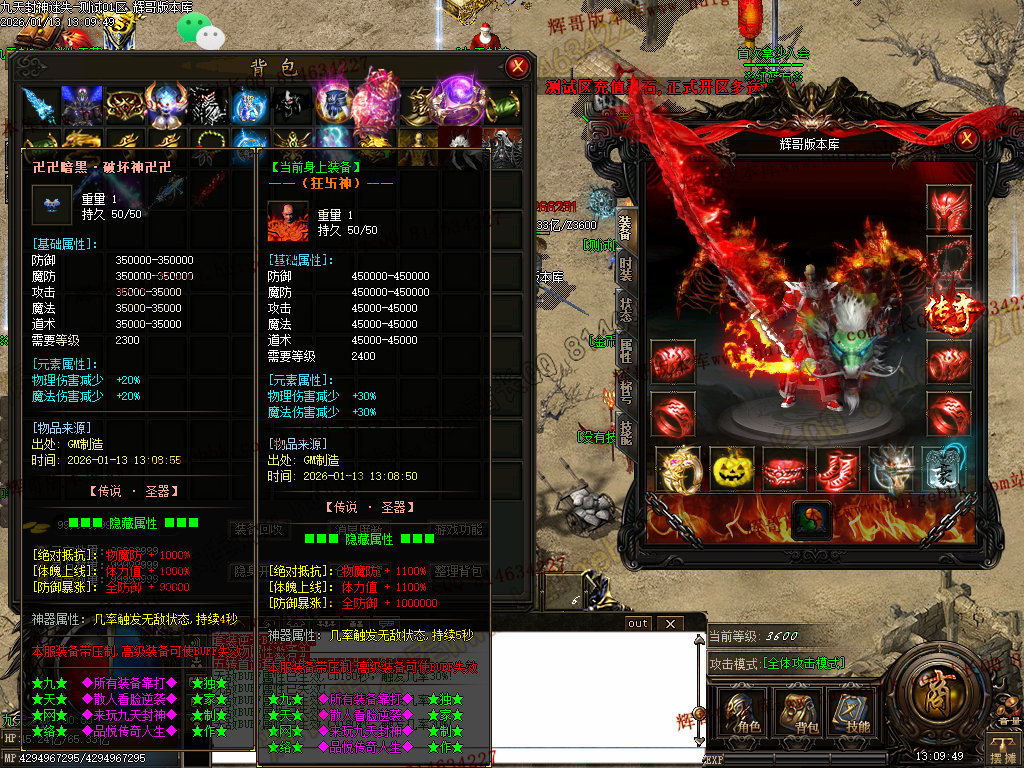Open the 状态 status tab
The image size is (1024, 768).
click(x=626, y=309)
